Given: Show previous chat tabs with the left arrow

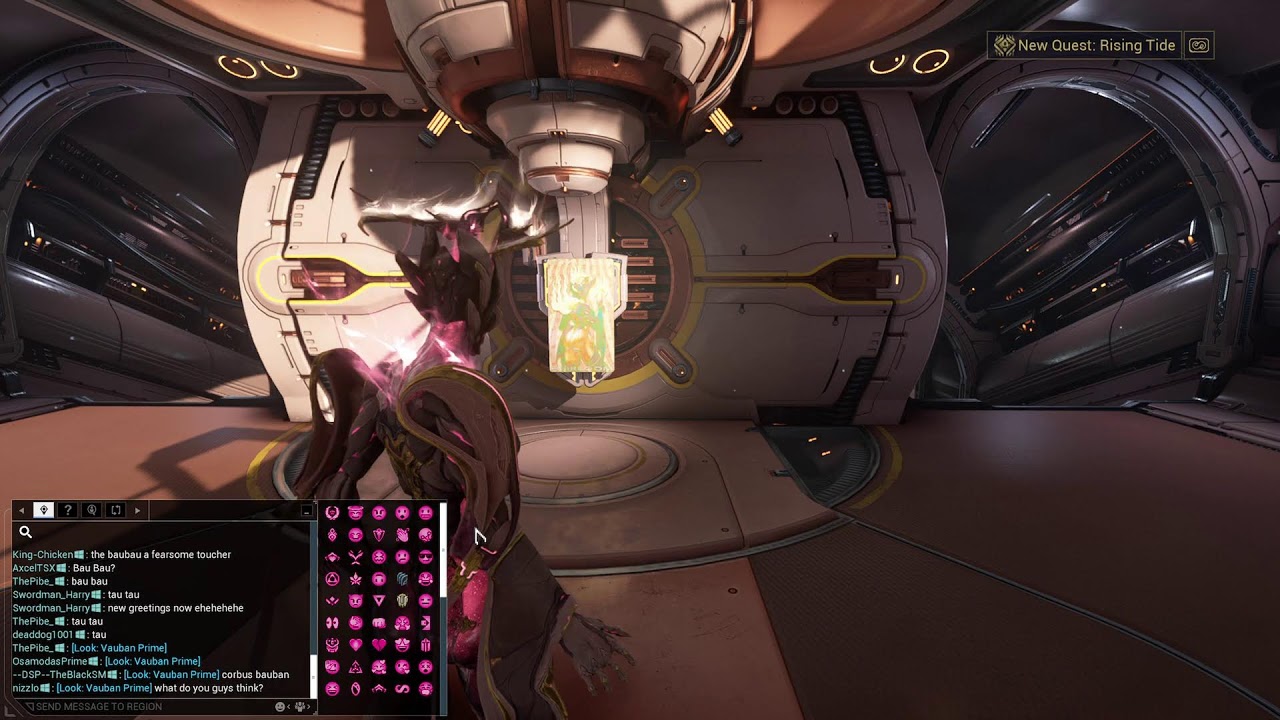Looking at the screenshot, I should click(x=22, y=511).
